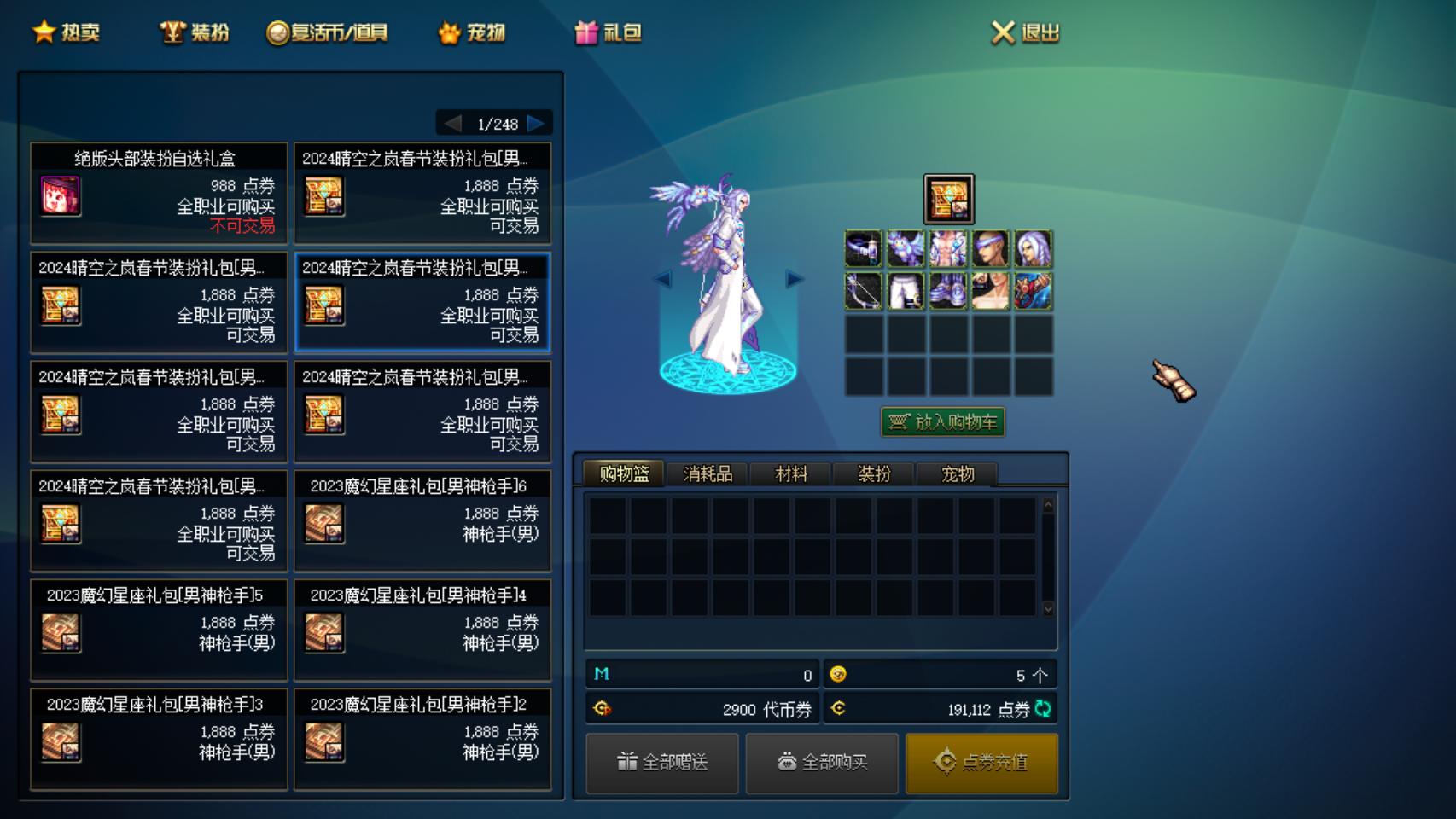Click the 全部赠送 gift all button

click(662, 762)
